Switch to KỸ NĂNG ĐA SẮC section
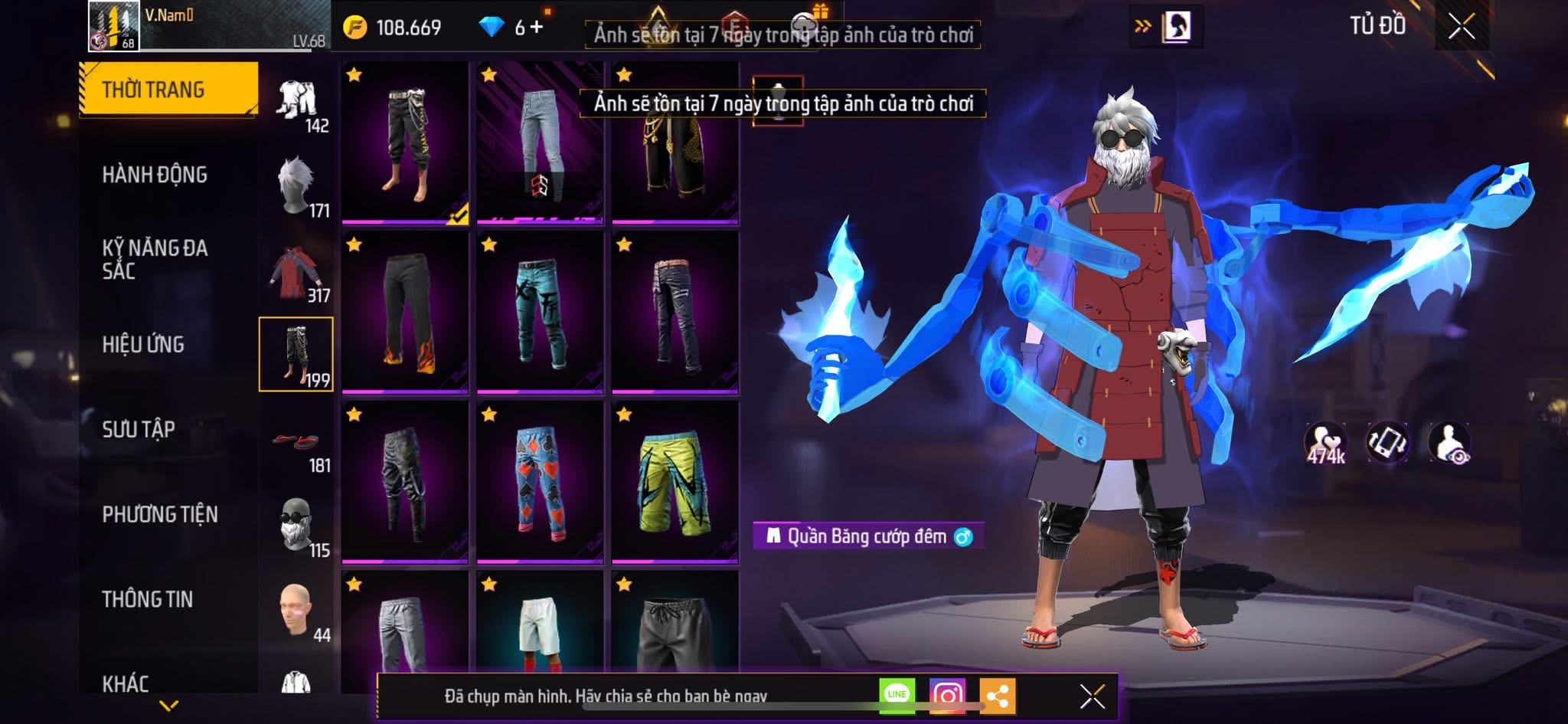The height and width of the screenshot is (724, 1568). pos(155,259)
